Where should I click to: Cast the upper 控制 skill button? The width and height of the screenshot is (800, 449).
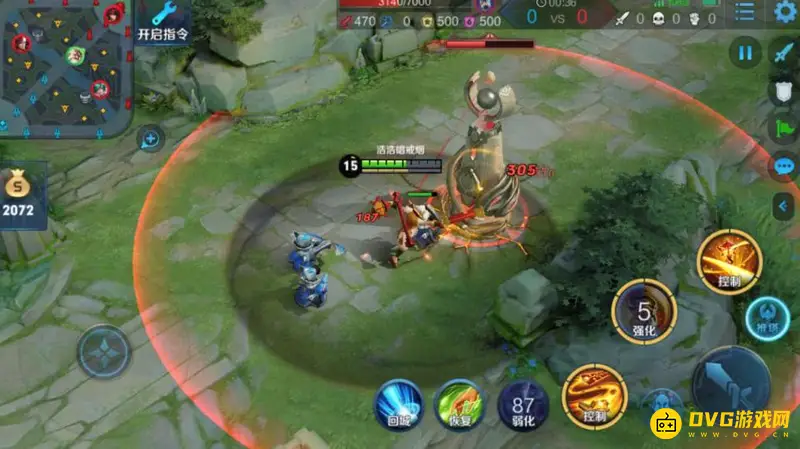729,262
